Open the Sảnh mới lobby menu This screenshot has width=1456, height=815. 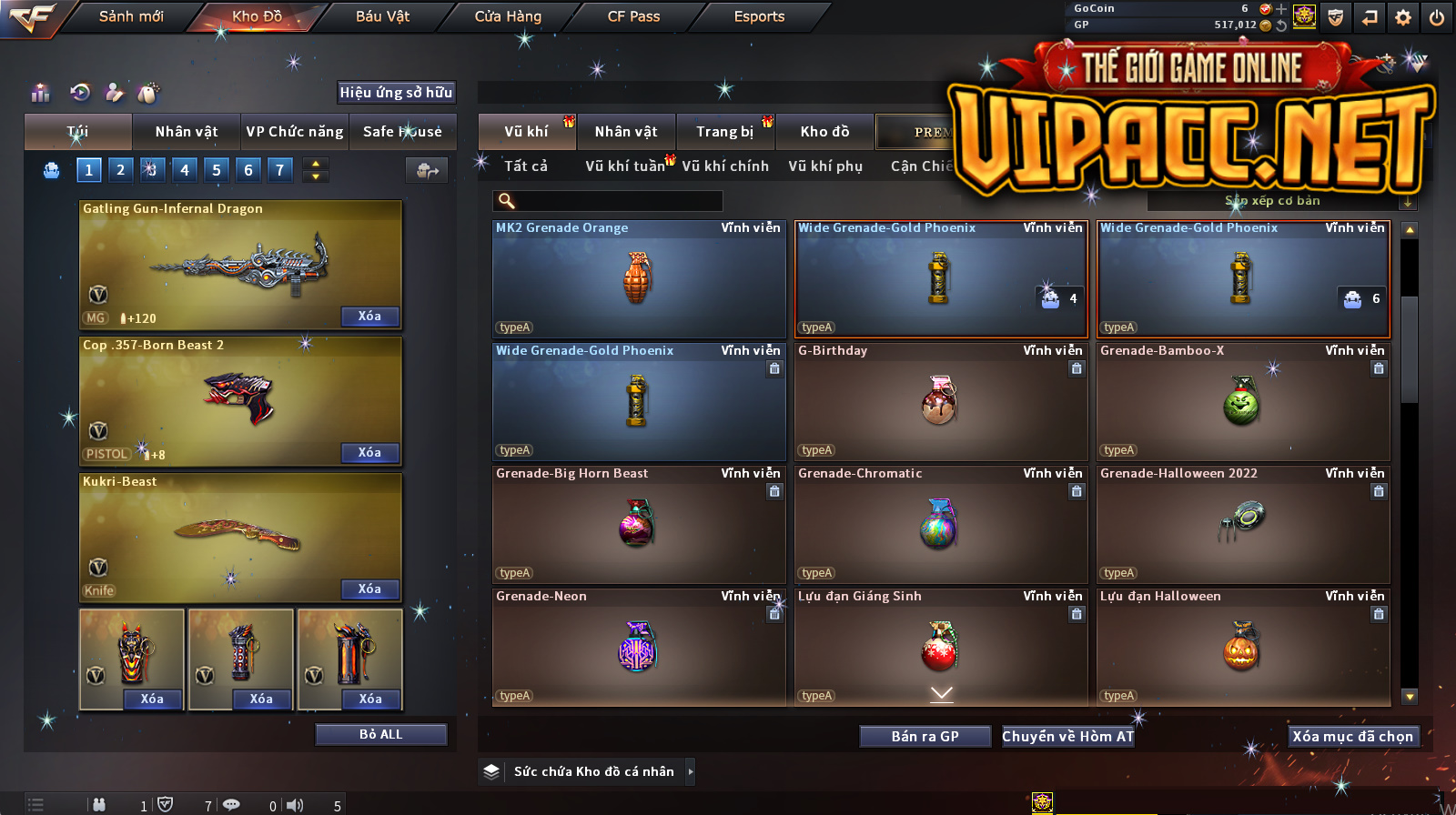click(131, 16)
